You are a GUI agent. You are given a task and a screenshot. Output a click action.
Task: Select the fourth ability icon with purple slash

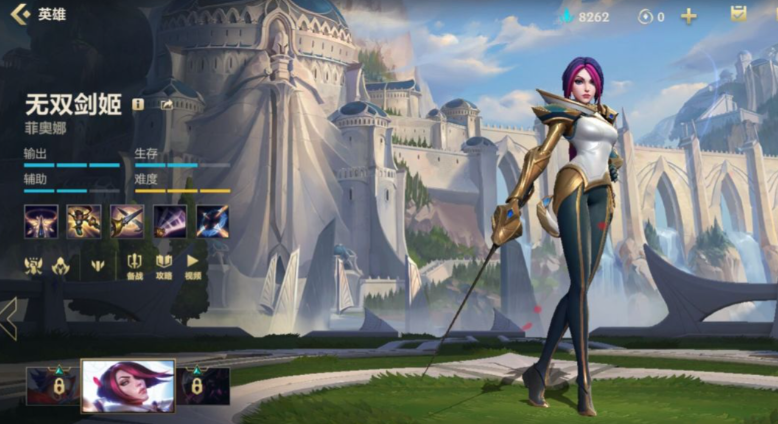pyautogui.click(x=169, y=221)
